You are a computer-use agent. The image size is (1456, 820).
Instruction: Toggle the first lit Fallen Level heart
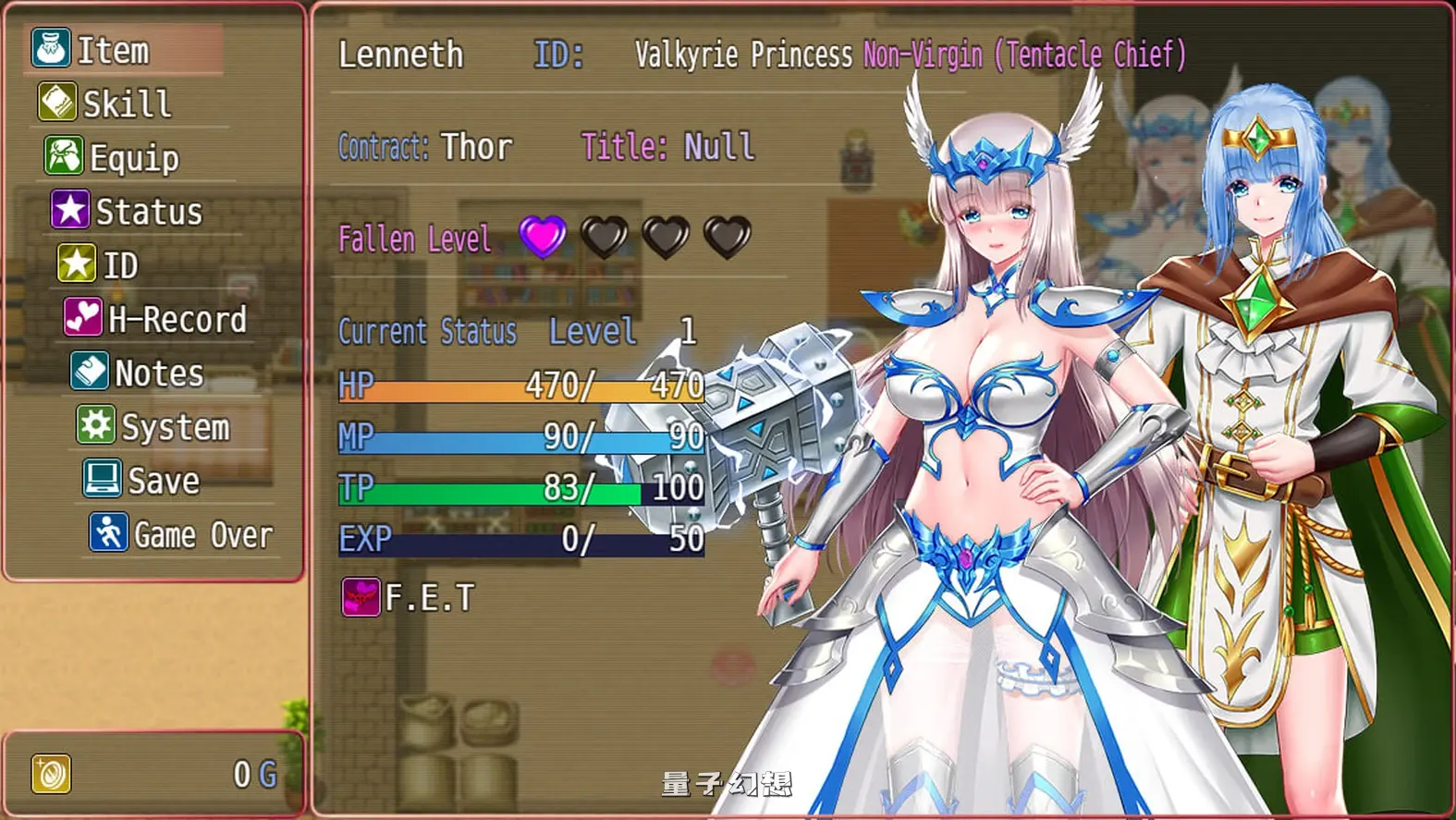tap(542, 239)
